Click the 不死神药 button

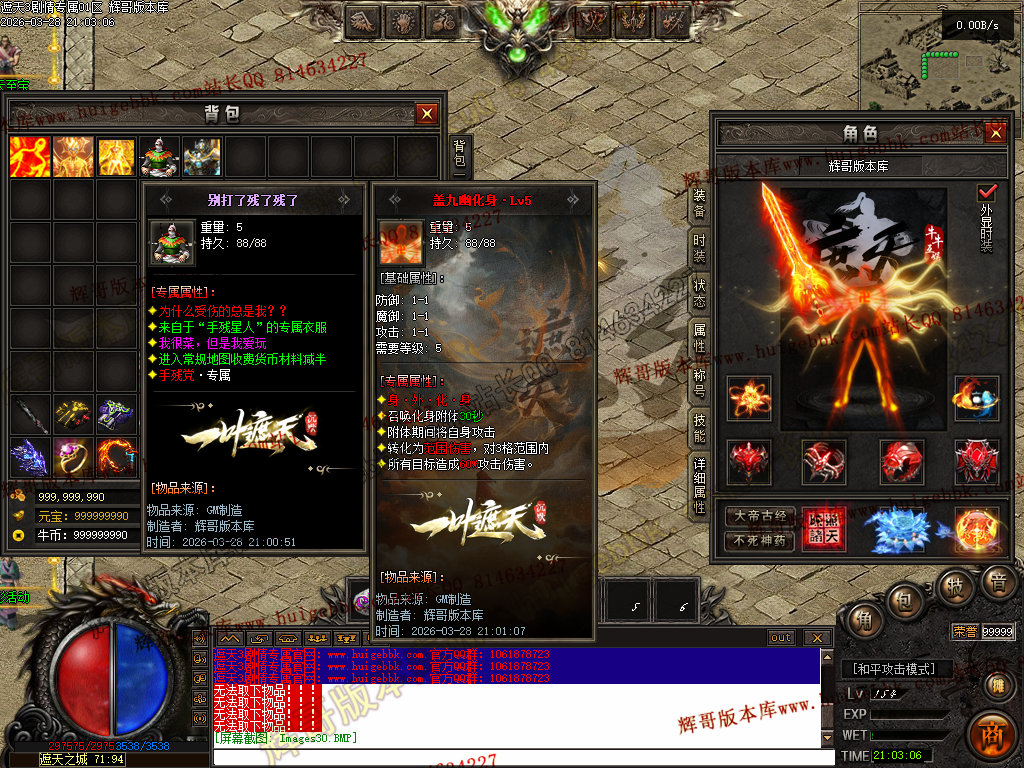[x=760, y=541]
